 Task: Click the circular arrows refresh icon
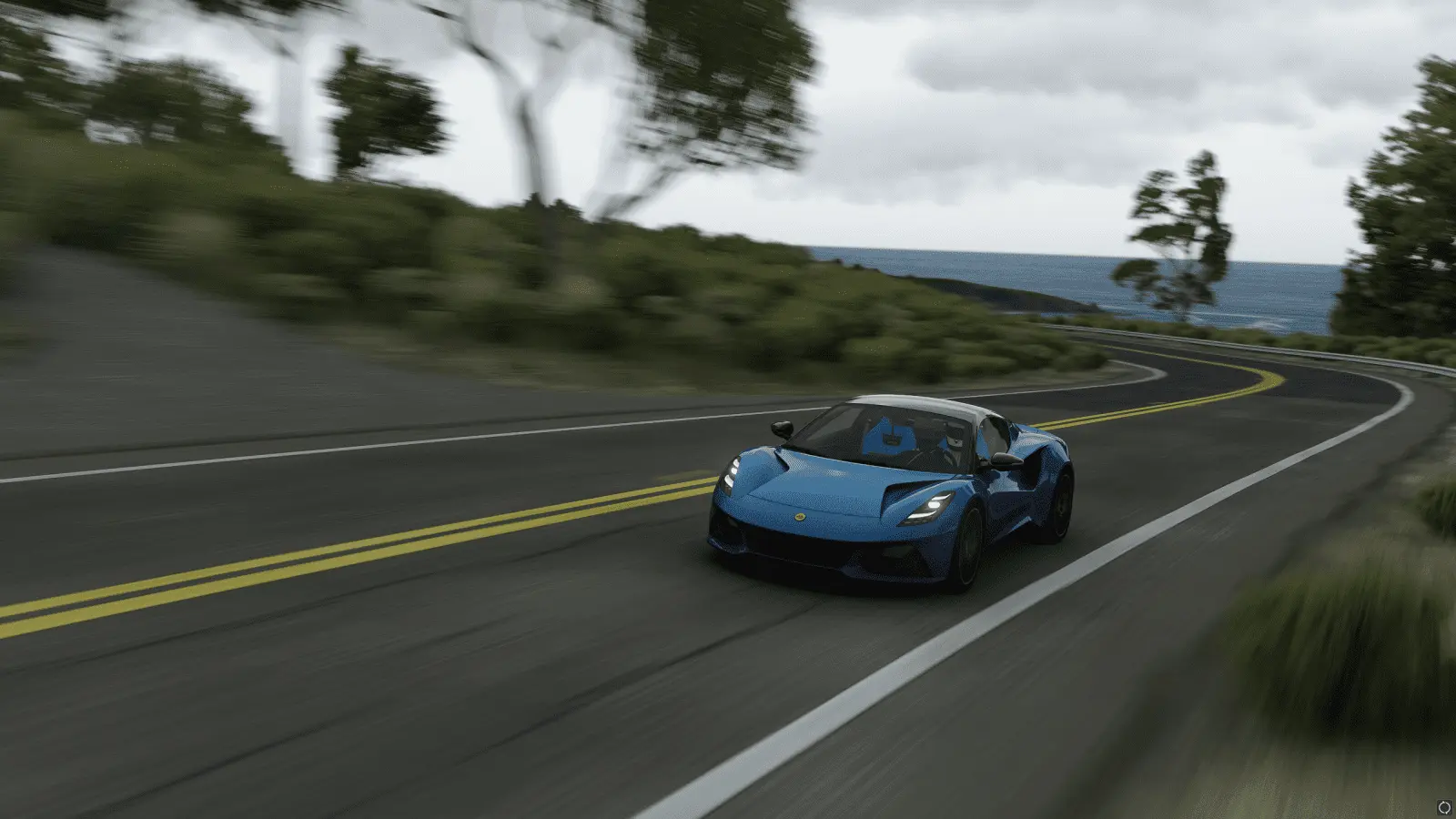[1444, 807]
